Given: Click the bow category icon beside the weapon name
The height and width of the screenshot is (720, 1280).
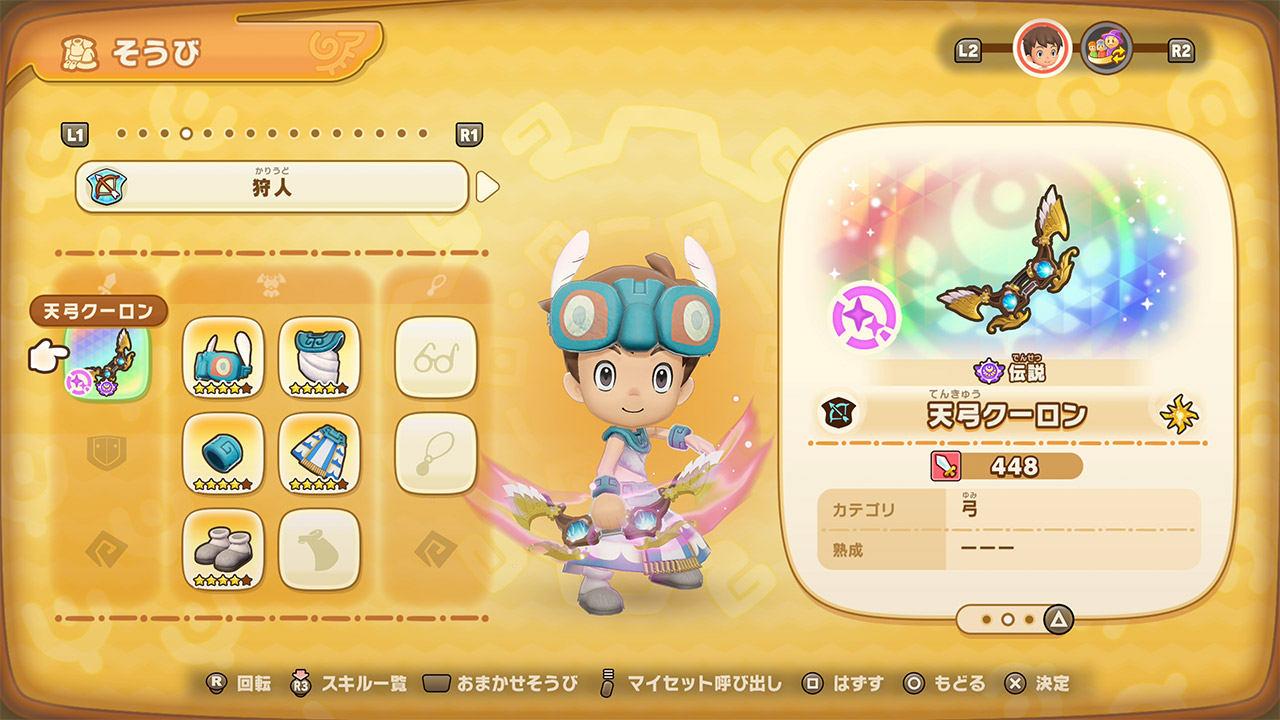Looking at the screenshot, I should pyautogui.click(x=836, y=414).
